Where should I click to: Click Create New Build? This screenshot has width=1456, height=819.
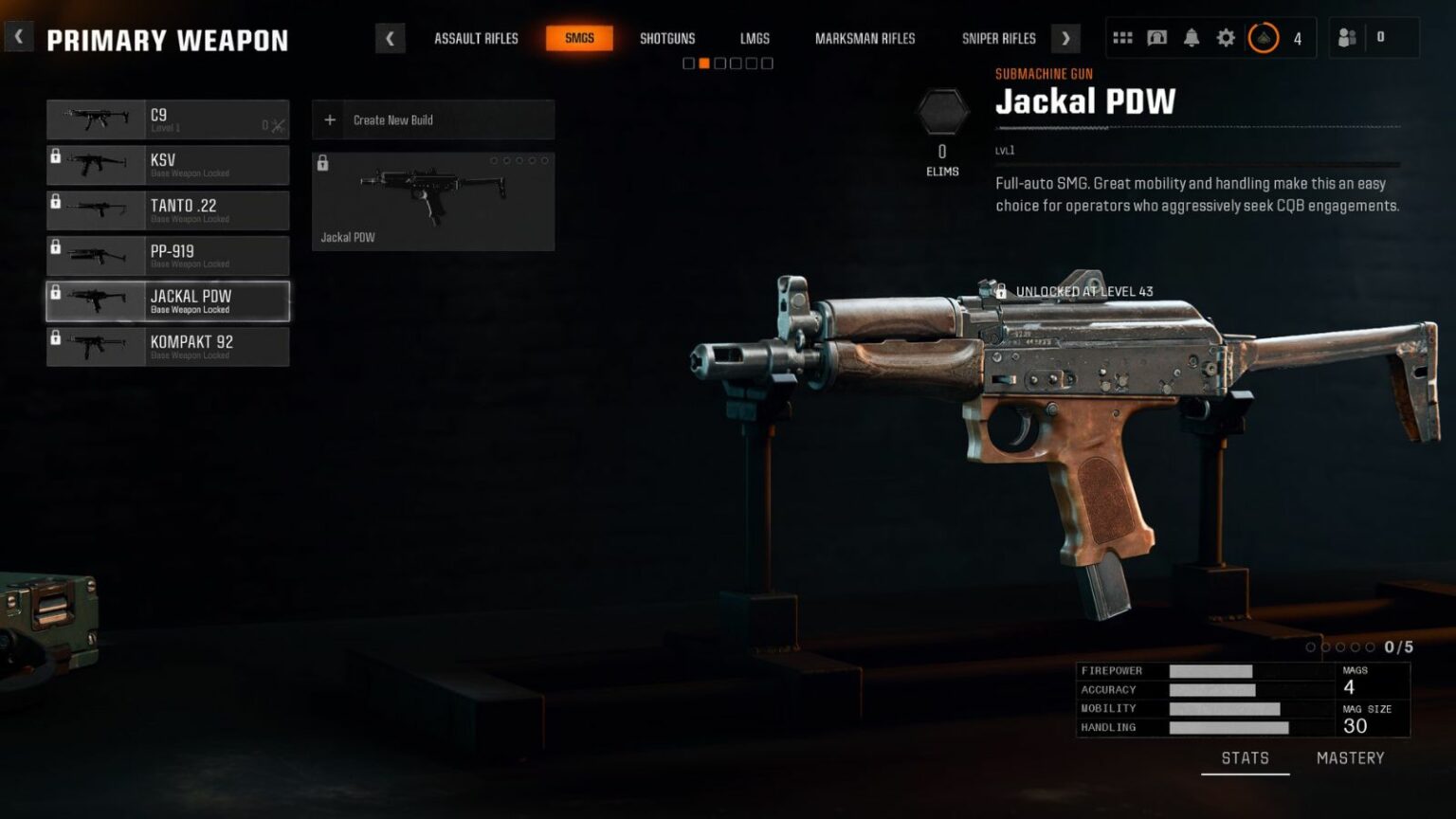click(x=432, y=119)
